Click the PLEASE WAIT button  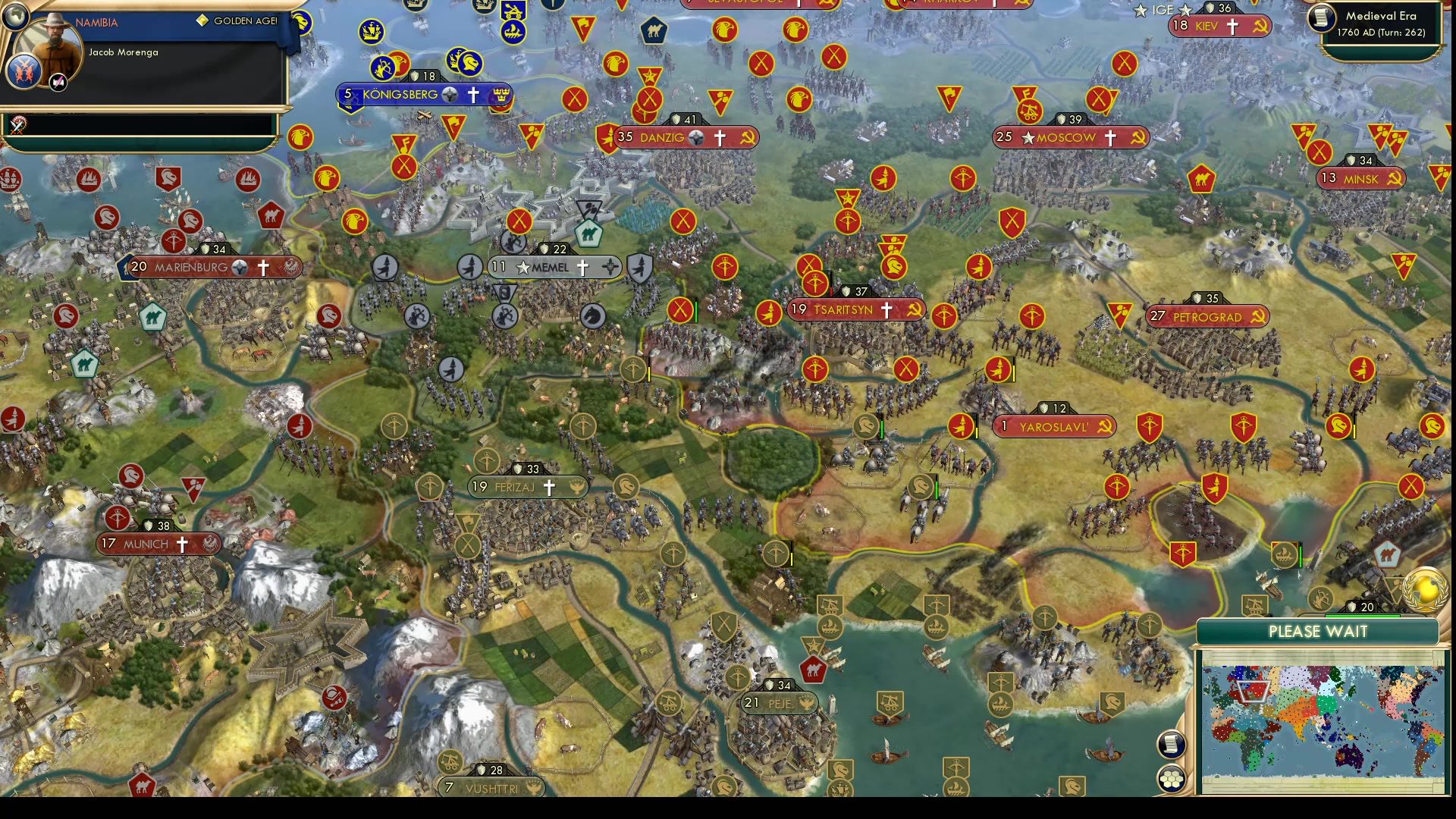[1318, 631]
